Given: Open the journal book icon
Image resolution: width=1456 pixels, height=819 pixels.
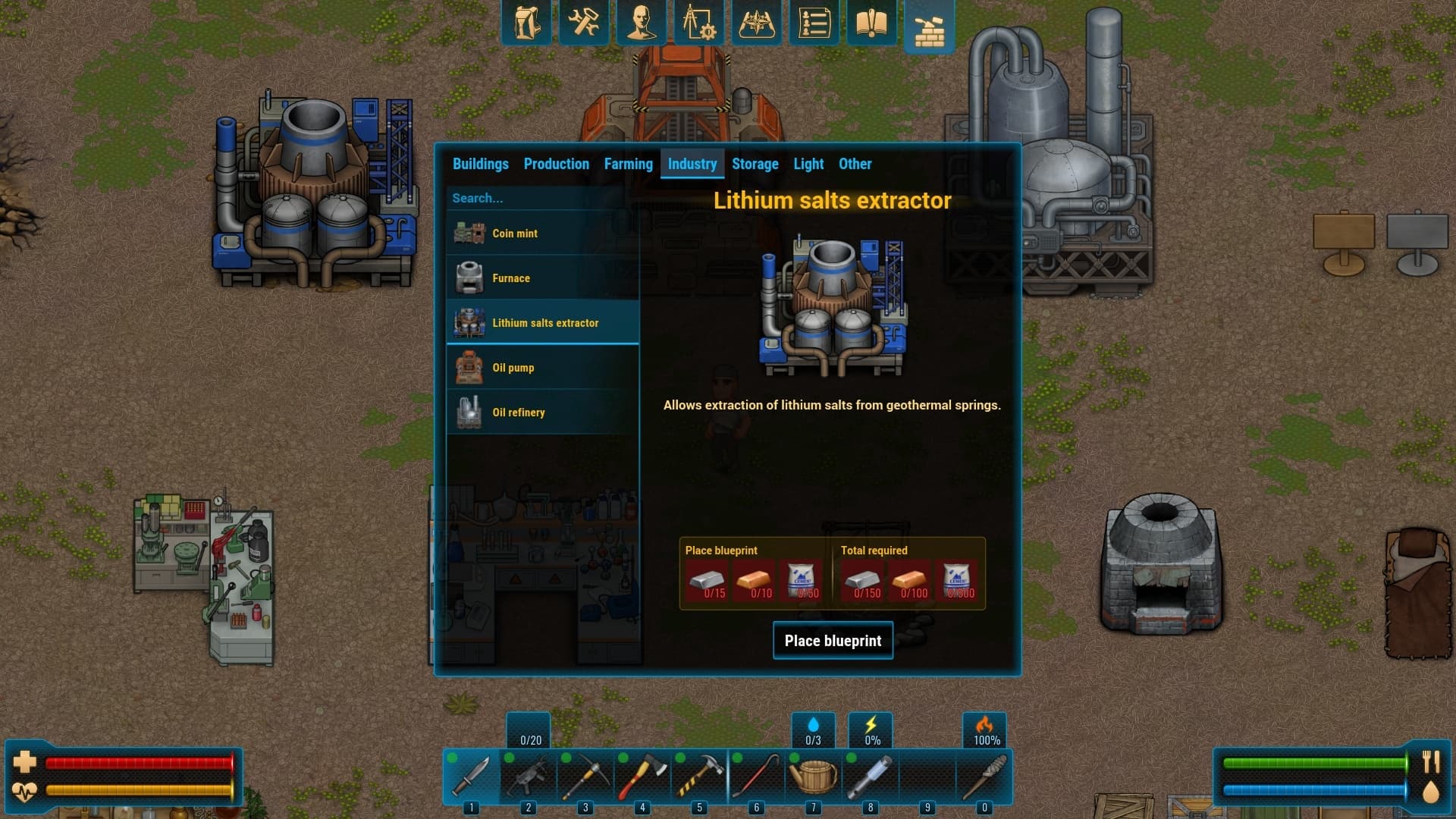Looking at the screenshot, I should (x=871, y=23).
